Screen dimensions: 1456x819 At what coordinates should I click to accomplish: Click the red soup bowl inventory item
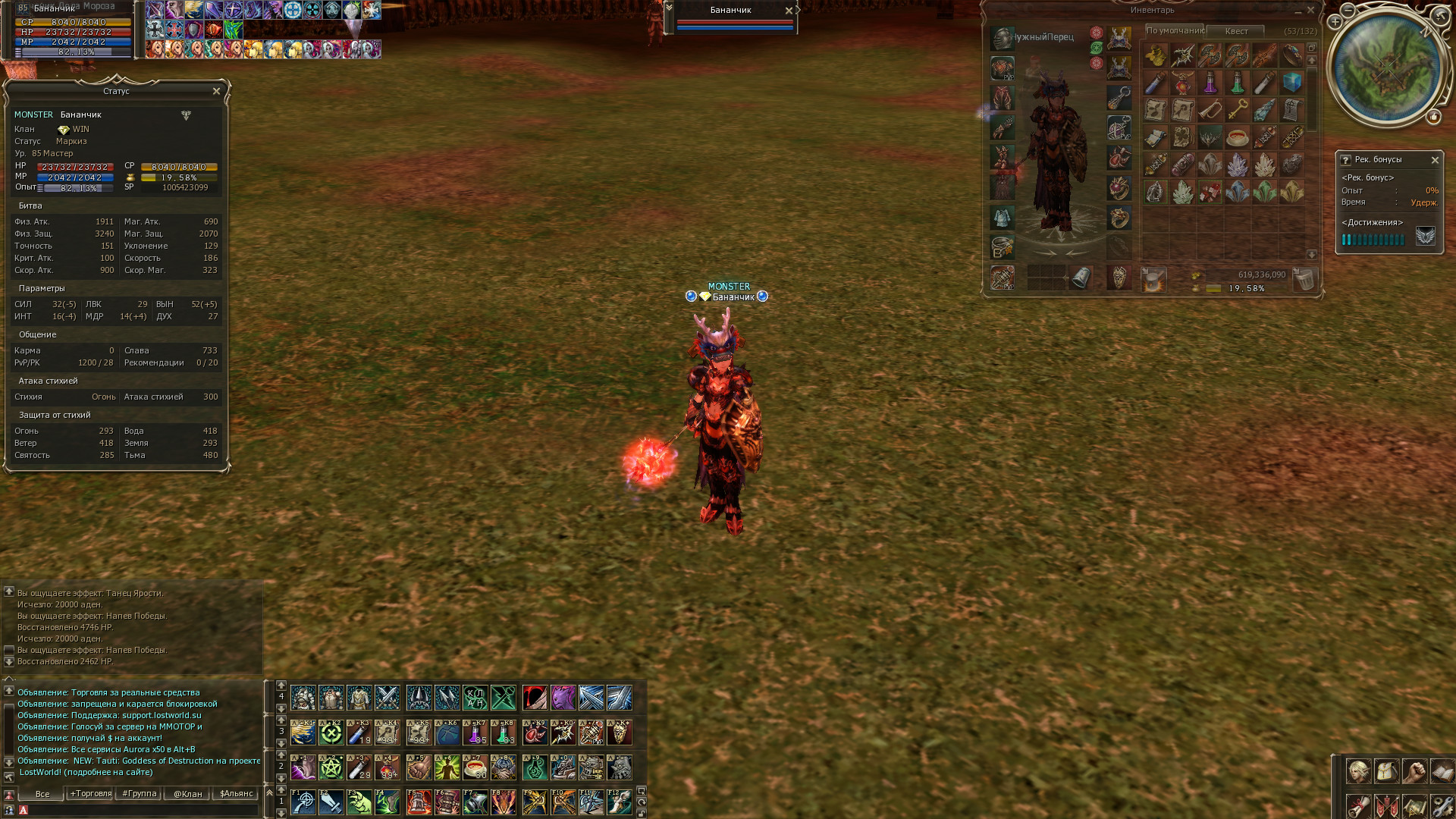point(1238,138)
